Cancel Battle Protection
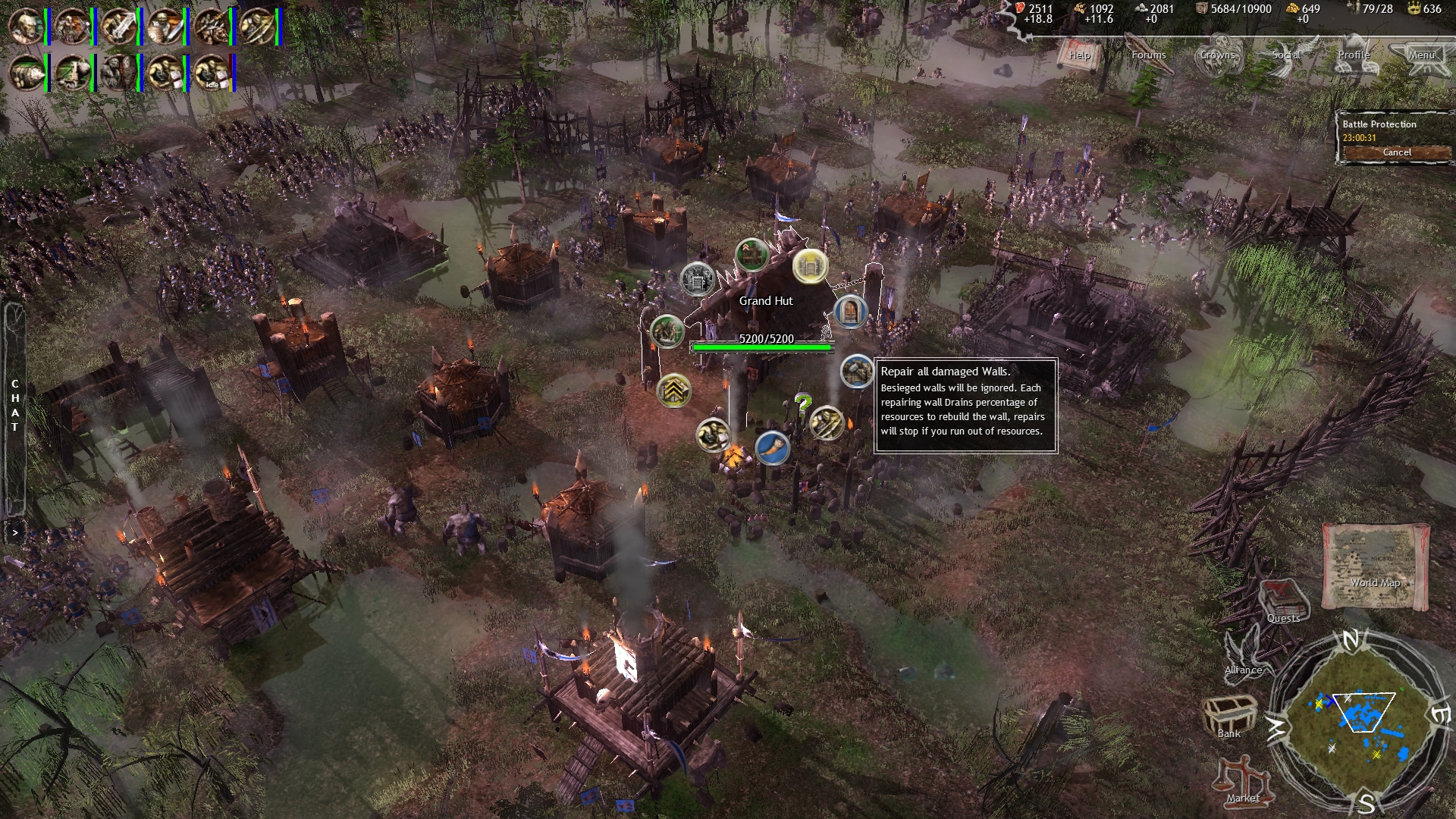1456x819 pixels. click(x=1396, y=152)
